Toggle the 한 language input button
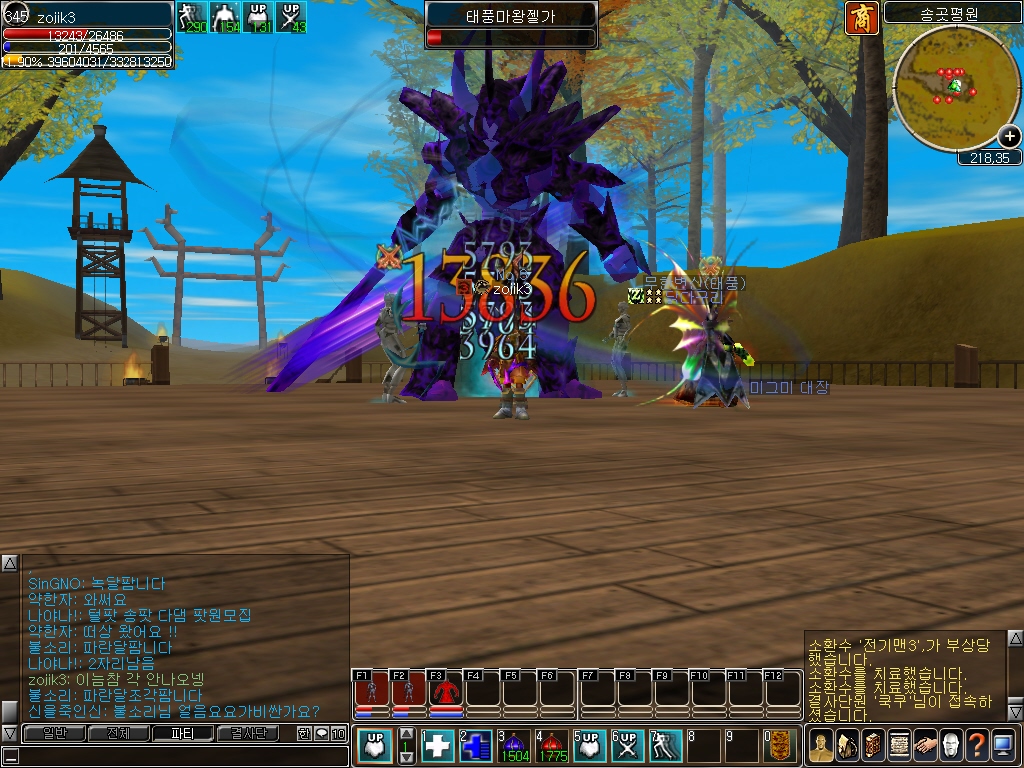Screen dimensions: 1024x768 coord(304,733)
